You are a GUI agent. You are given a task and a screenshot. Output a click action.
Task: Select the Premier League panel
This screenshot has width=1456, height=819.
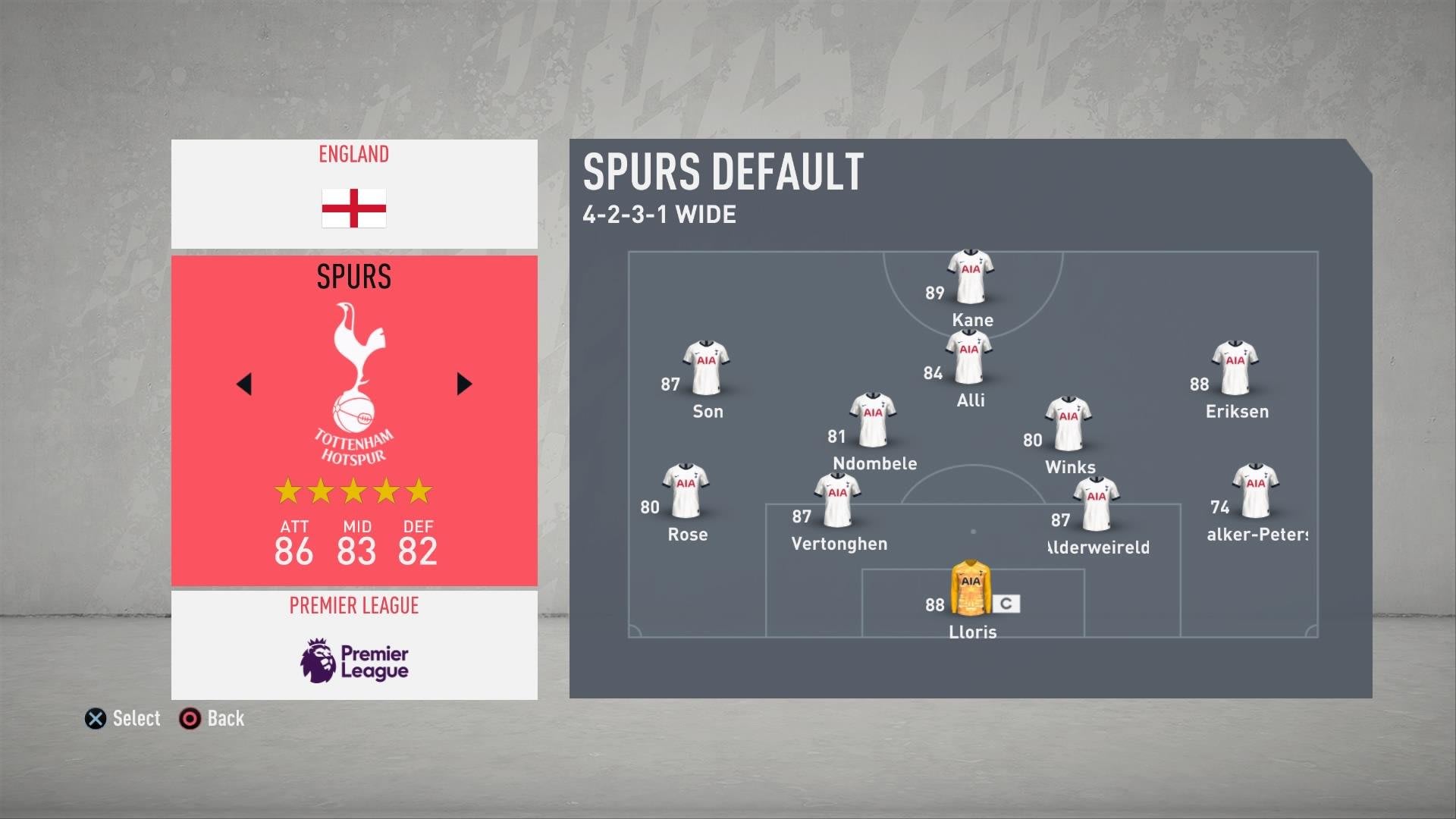(354, 645)
